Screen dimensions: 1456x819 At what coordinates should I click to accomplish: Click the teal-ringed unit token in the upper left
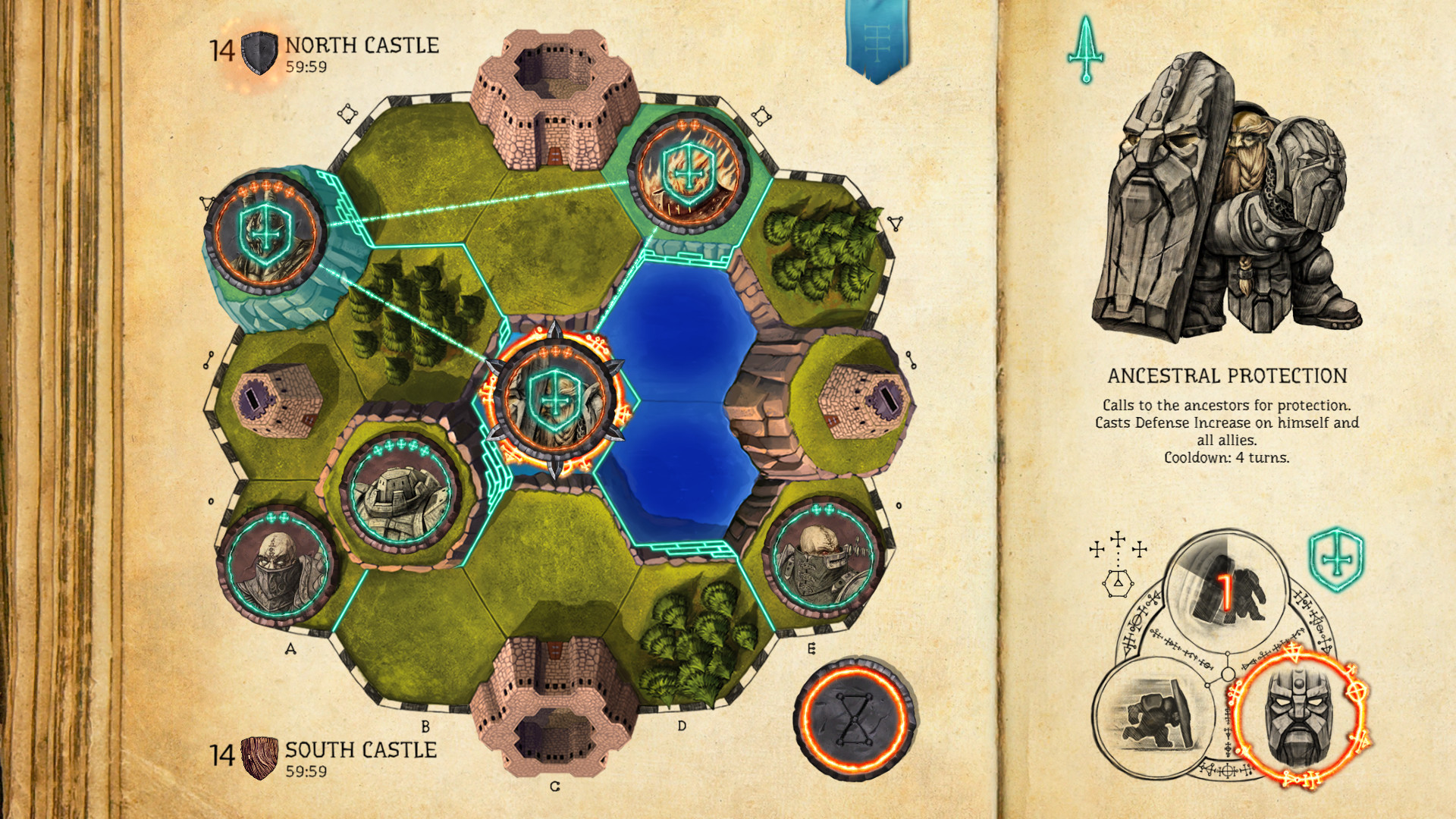(264, 233)
